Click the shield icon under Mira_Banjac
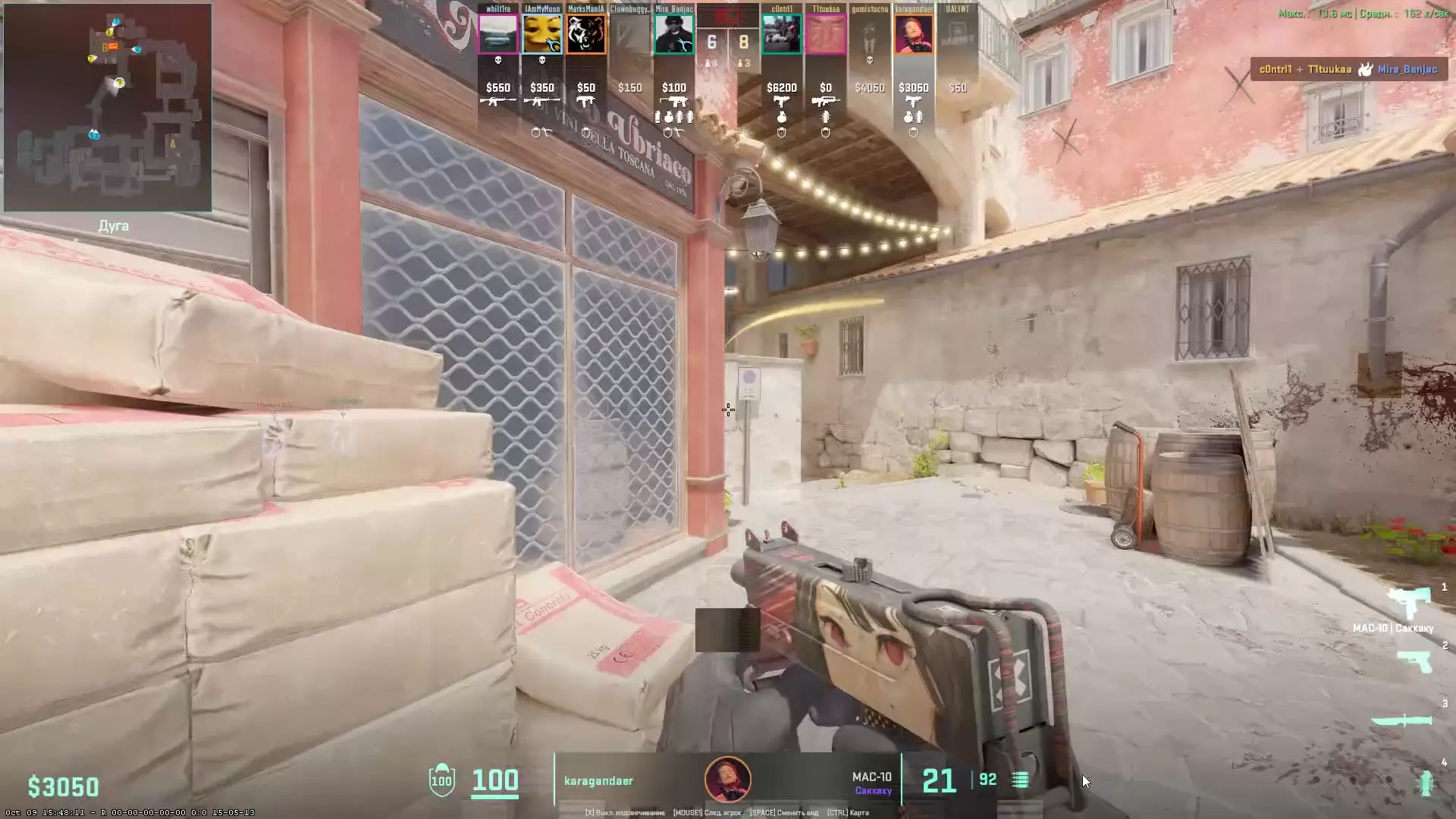 pyautogui.click(x=669, y=131)
